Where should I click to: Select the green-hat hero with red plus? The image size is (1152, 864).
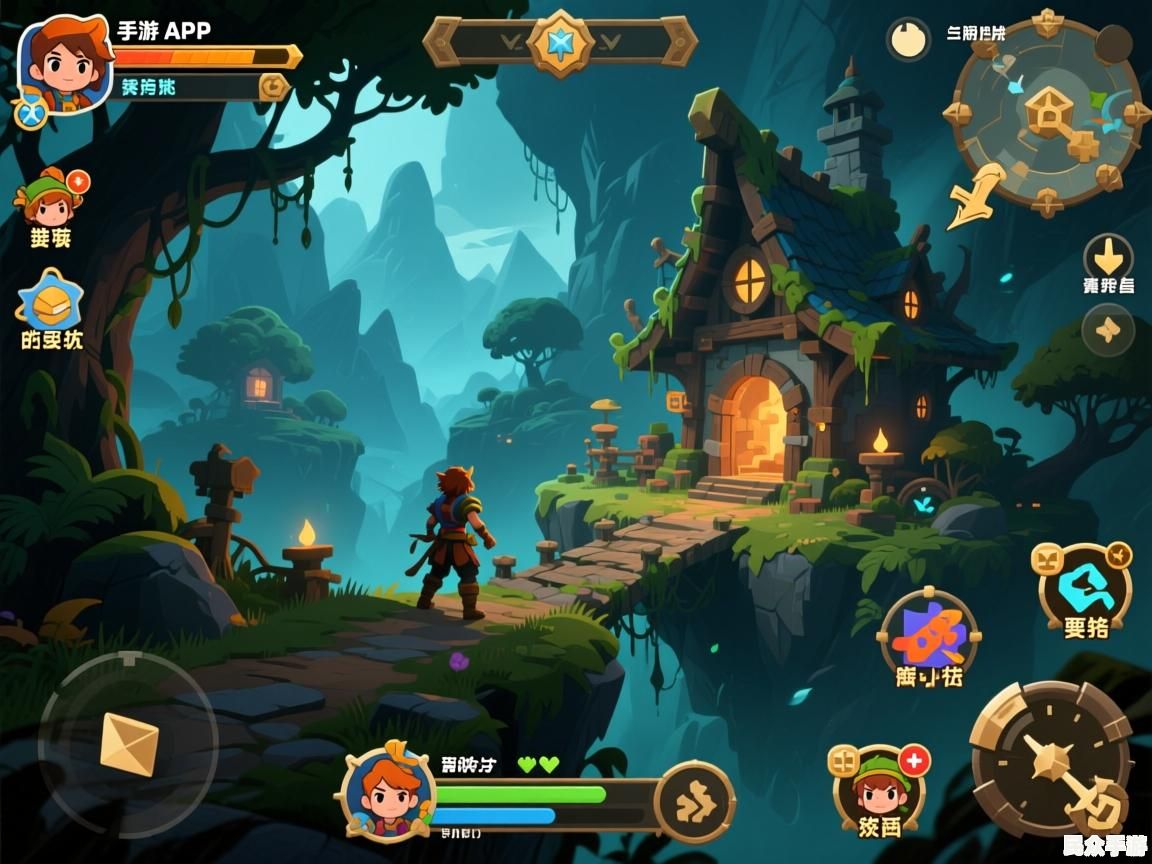pos(879,787)
